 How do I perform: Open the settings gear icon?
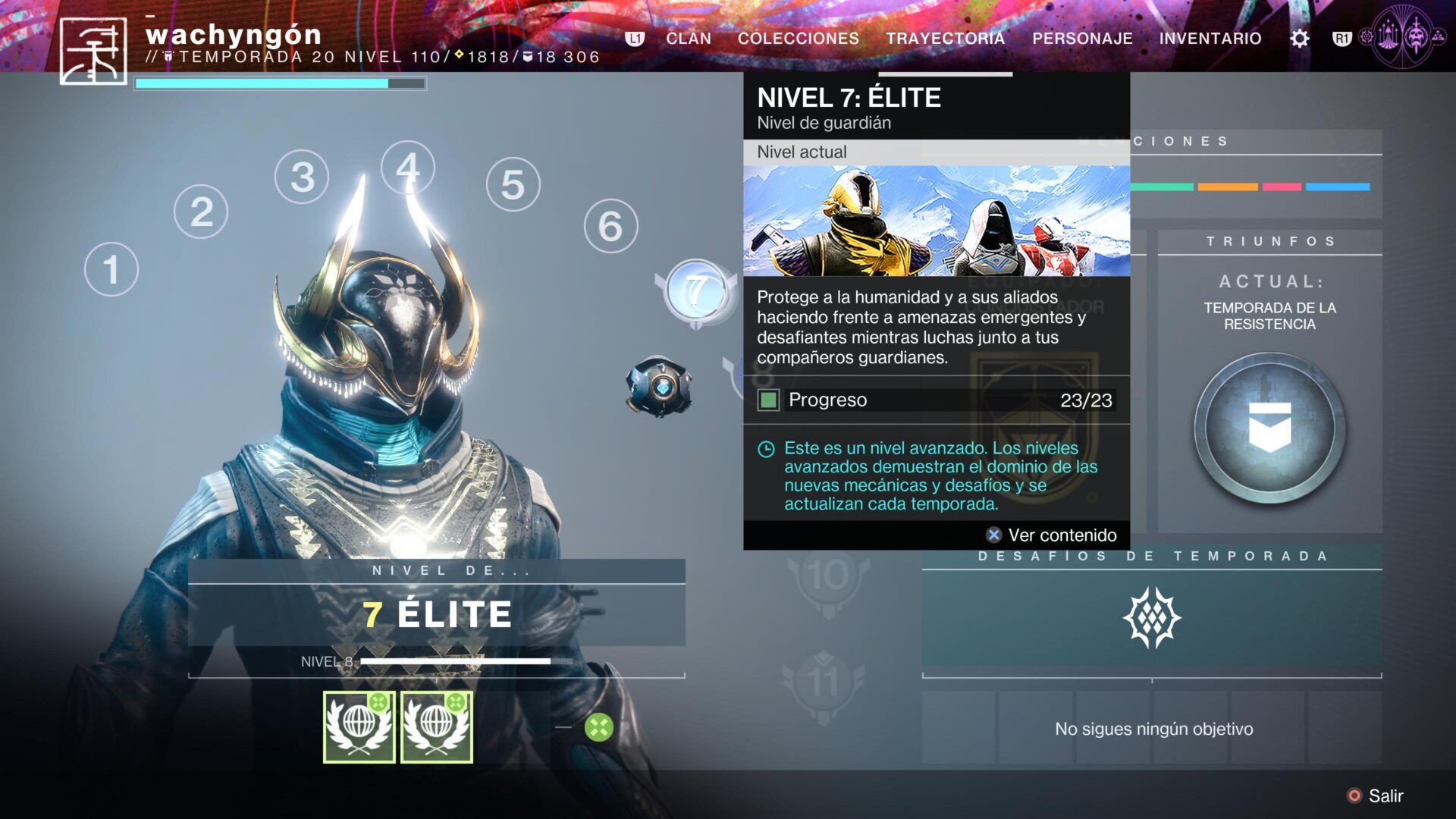click(x=1300, y=38)
